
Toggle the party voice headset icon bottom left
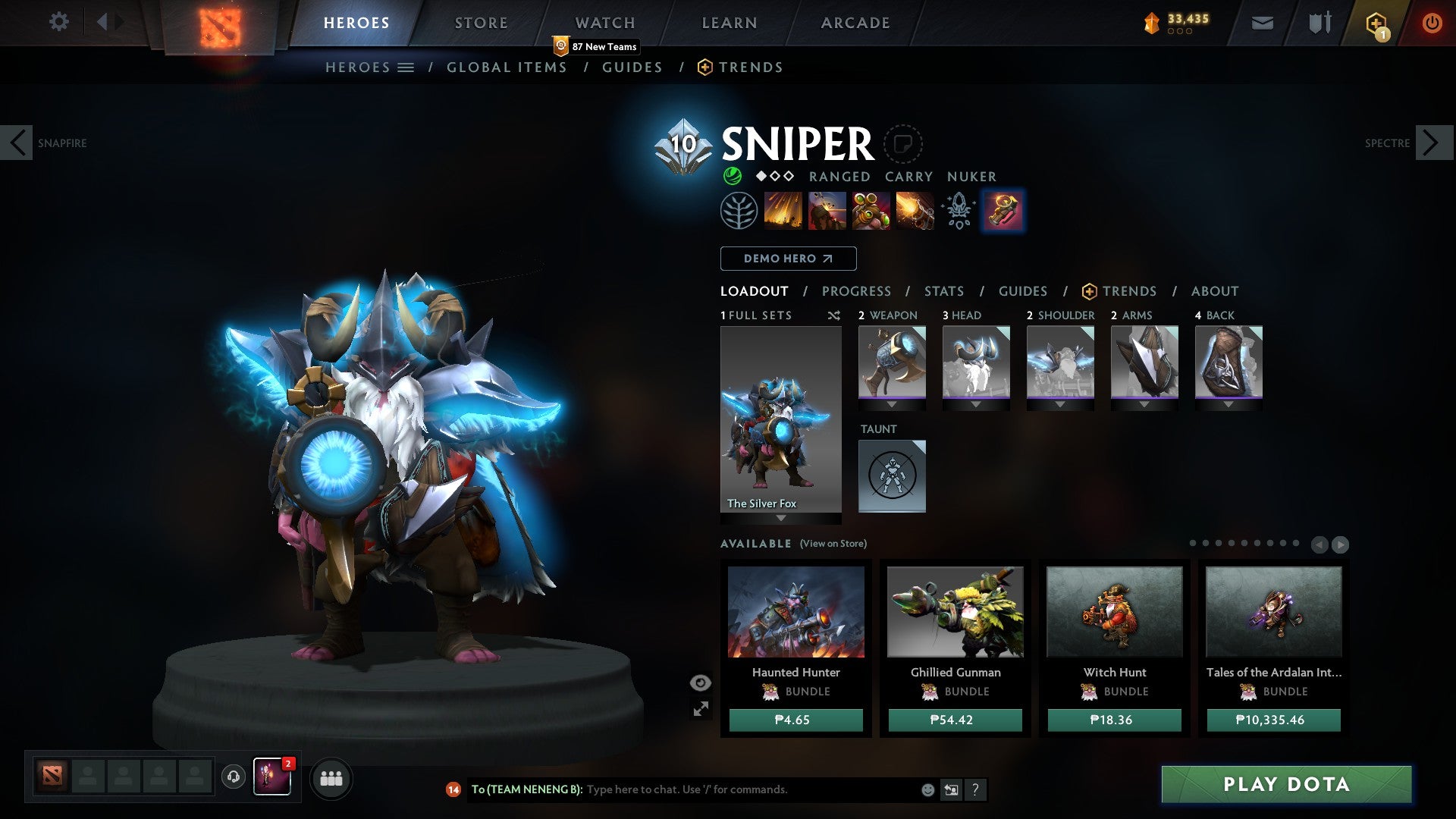point(232,778)
